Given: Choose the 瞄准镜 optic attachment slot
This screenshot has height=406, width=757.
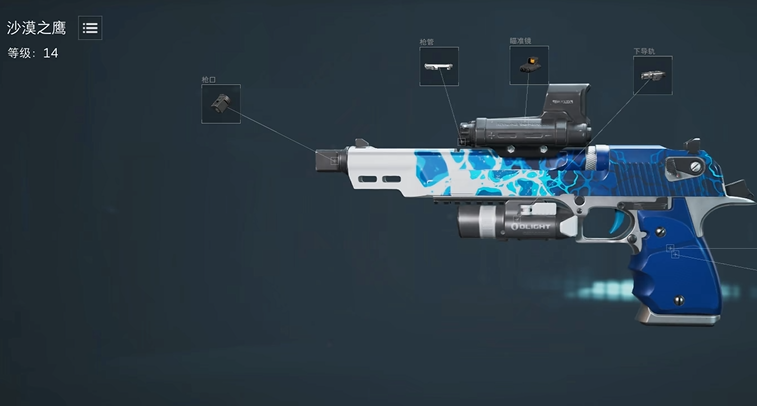Looking at the screenshot, I should 529,65.
